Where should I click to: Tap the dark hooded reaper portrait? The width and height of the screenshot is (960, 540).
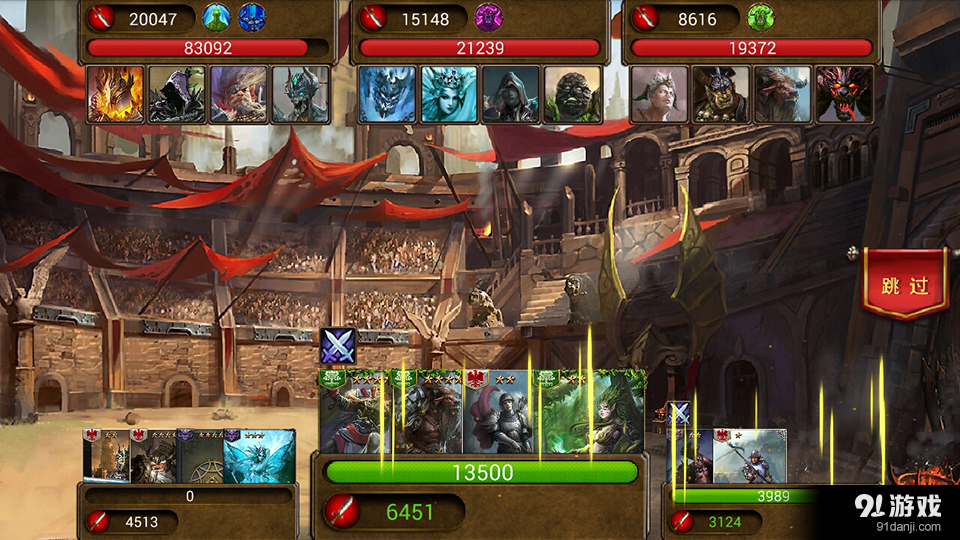coord(177,94)
